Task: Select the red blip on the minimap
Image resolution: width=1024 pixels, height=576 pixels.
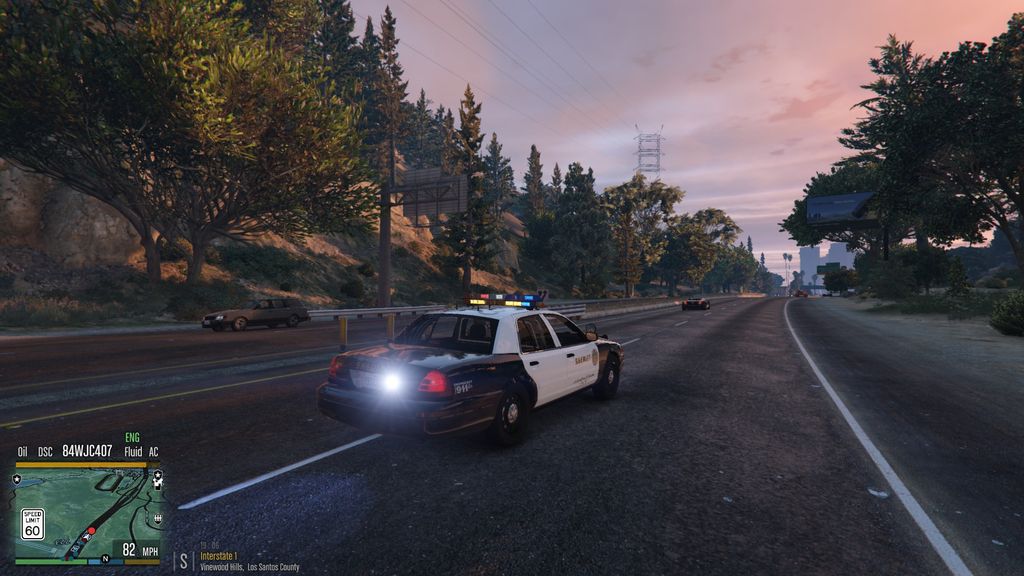Action: click(x=91, y=531)
